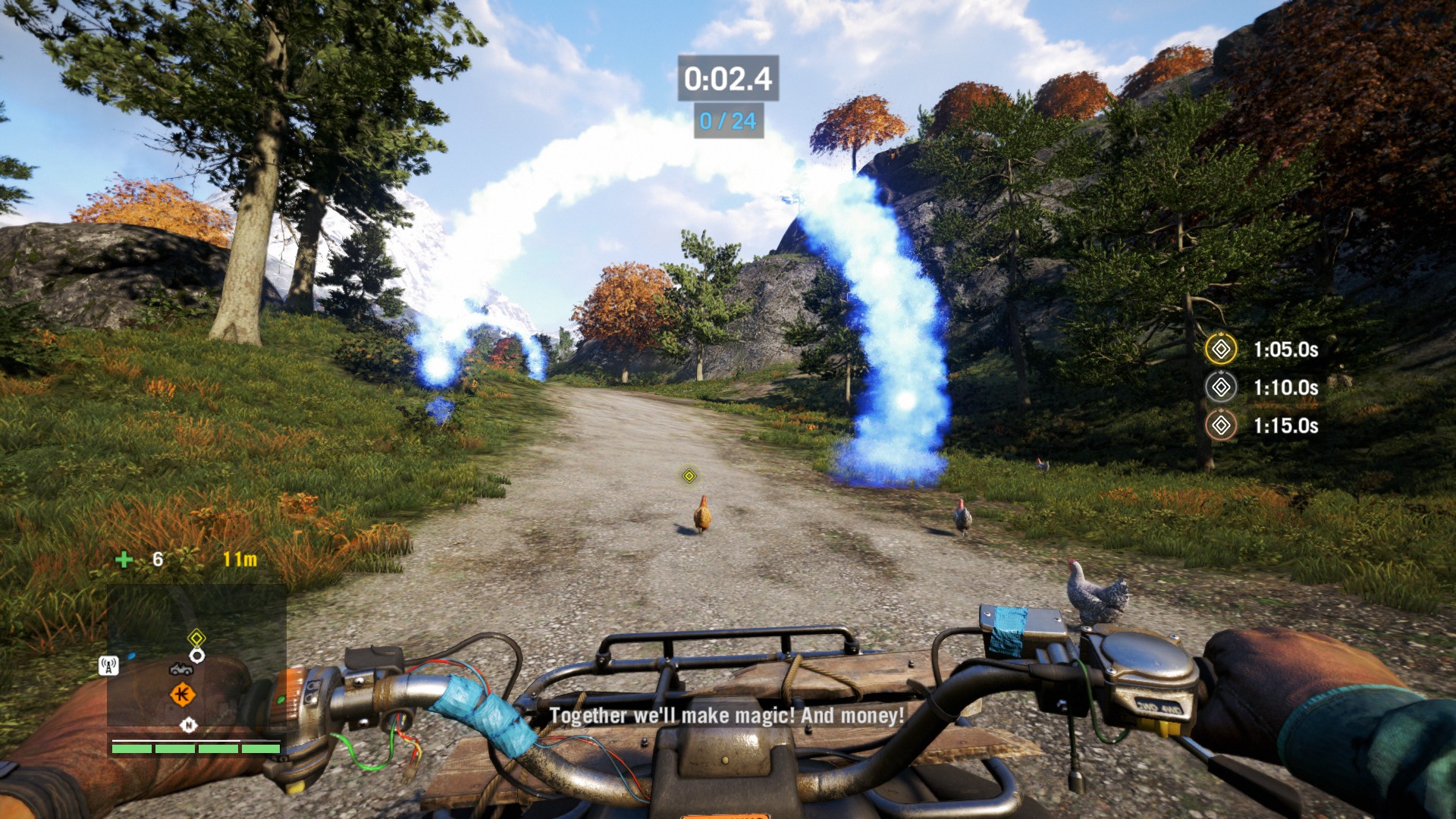Viewport: 1456px width, 819px height.
Task: Select the vehicle marker on the minimap
Action: point(180,669)
